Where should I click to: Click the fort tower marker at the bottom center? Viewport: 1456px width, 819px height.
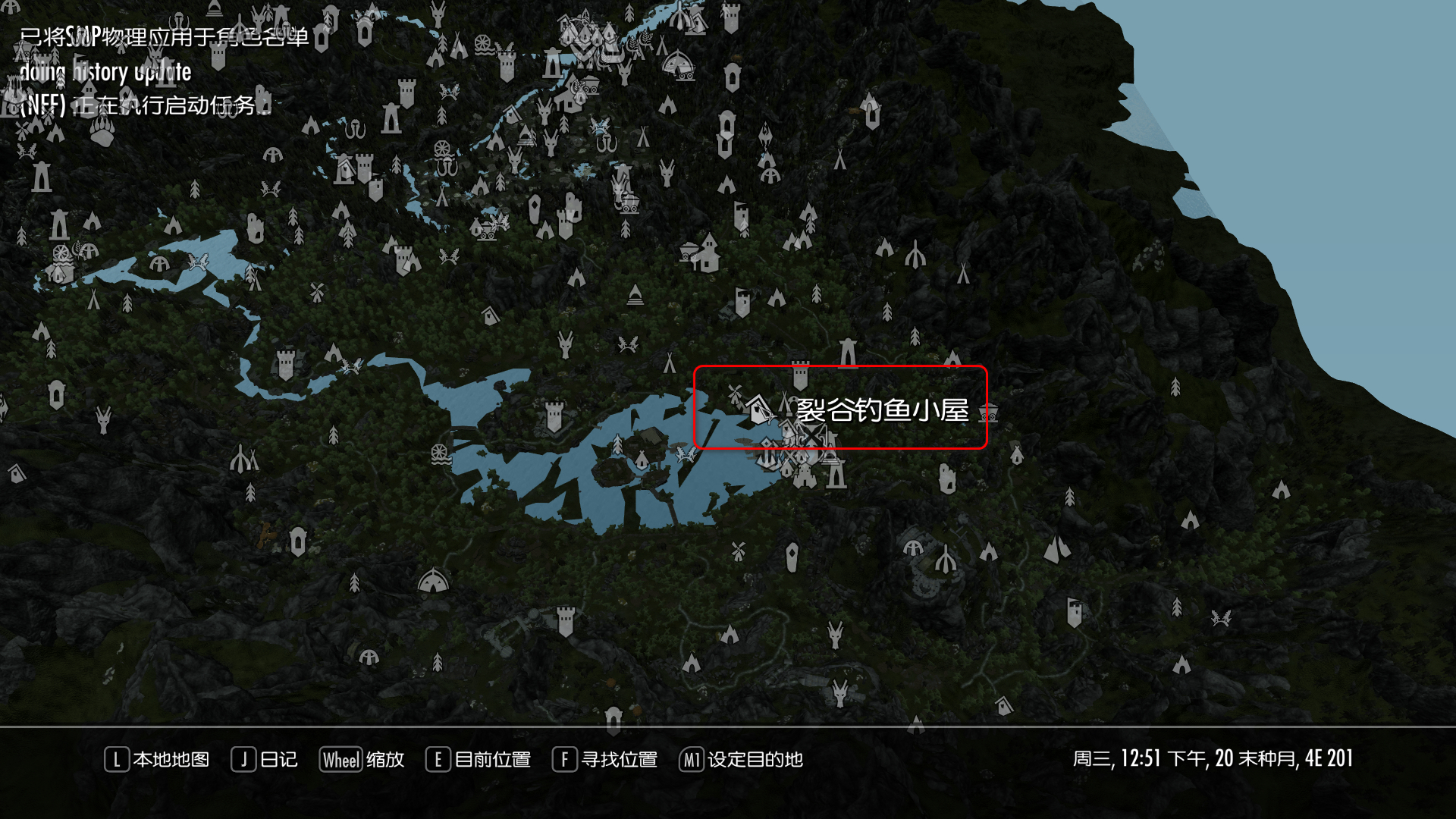566,620
